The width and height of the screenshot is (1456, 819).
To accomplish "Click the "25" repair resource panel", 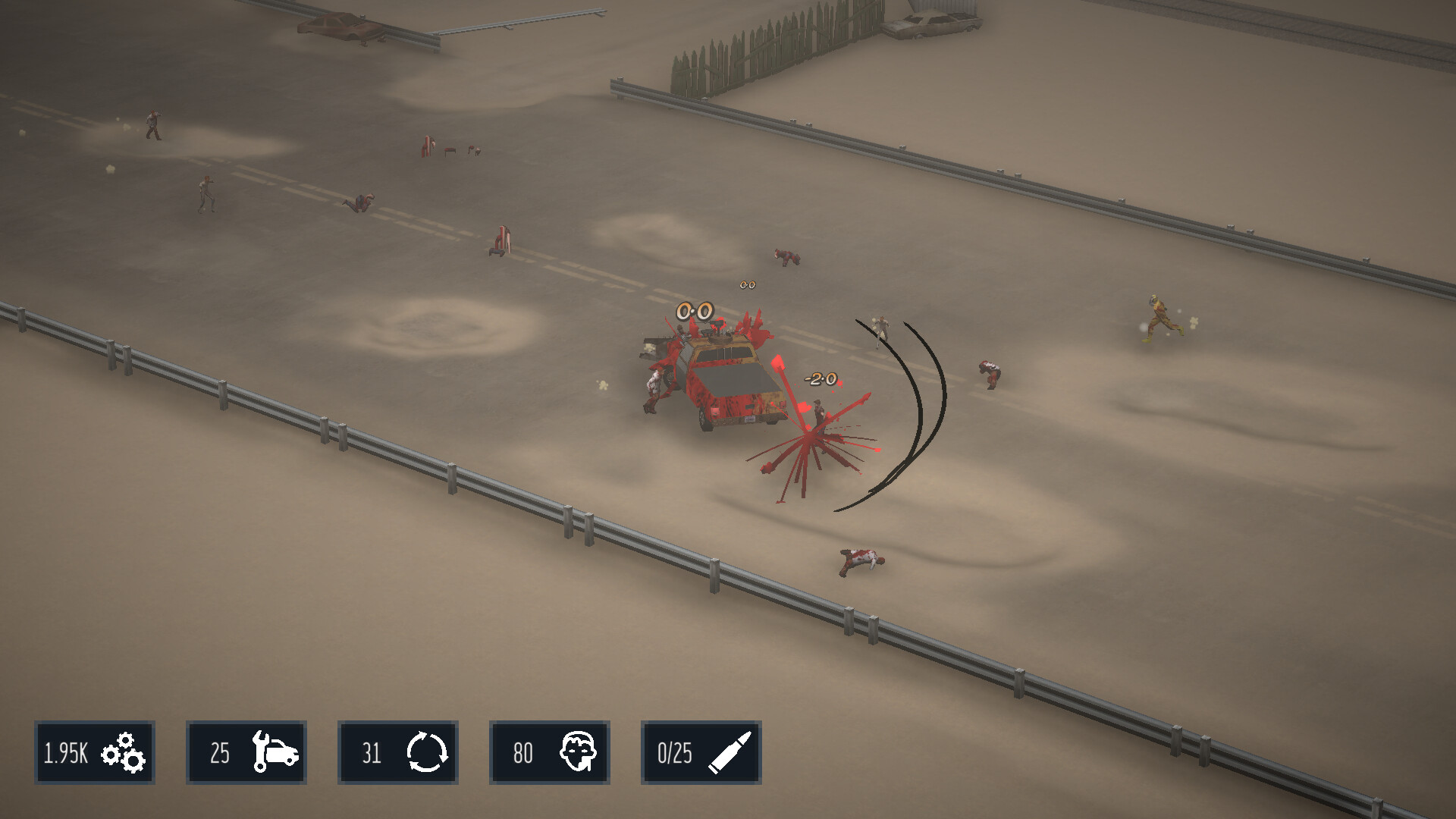I will (x=246, y=753).
